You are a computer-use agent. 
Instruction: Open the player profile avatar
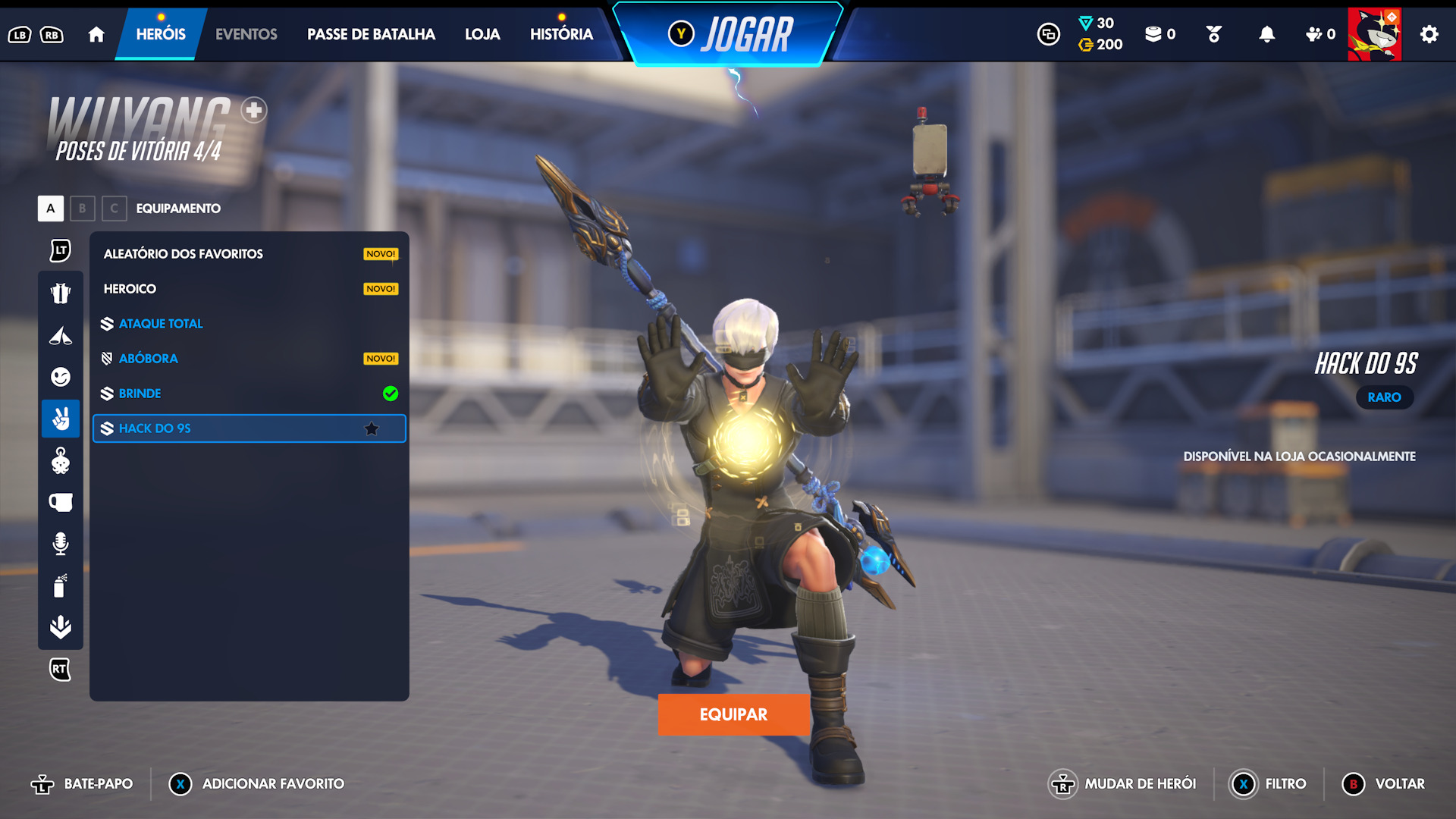click(1374, 34)
